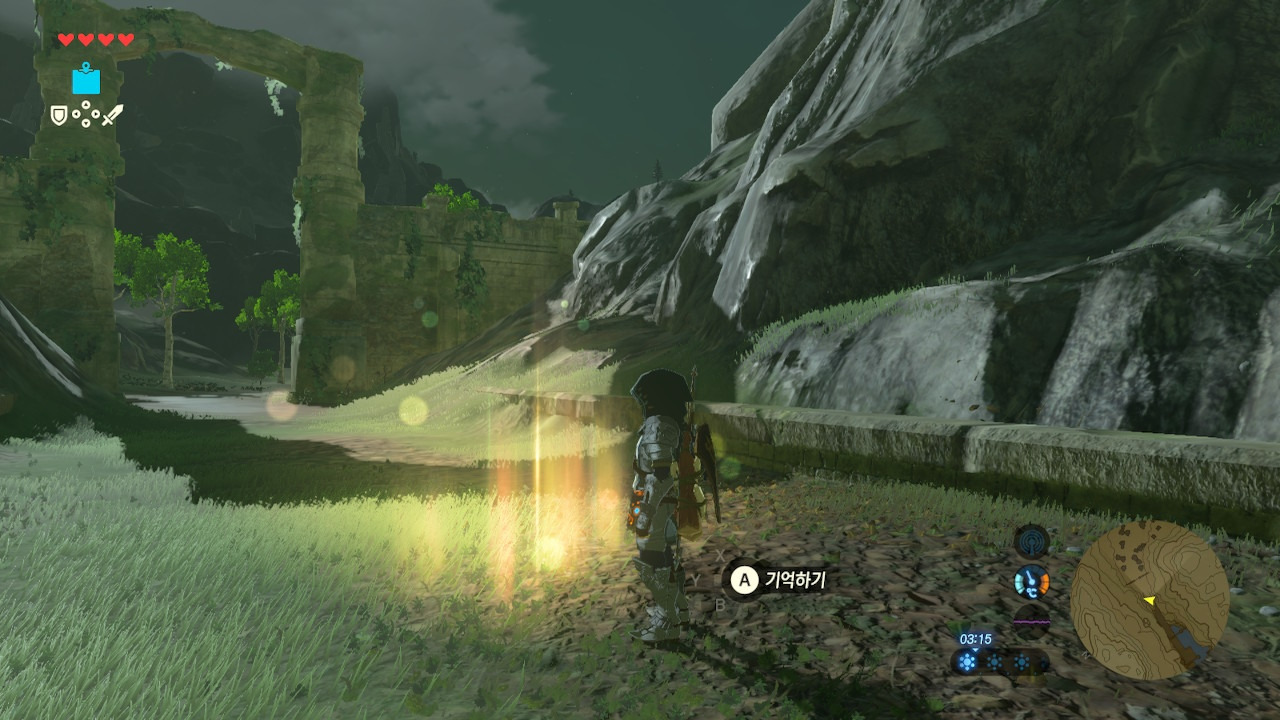Select the blue rune icon under the hearts
The height and width of the screenshot is (720, 1280).
click(x=86, y=79)
